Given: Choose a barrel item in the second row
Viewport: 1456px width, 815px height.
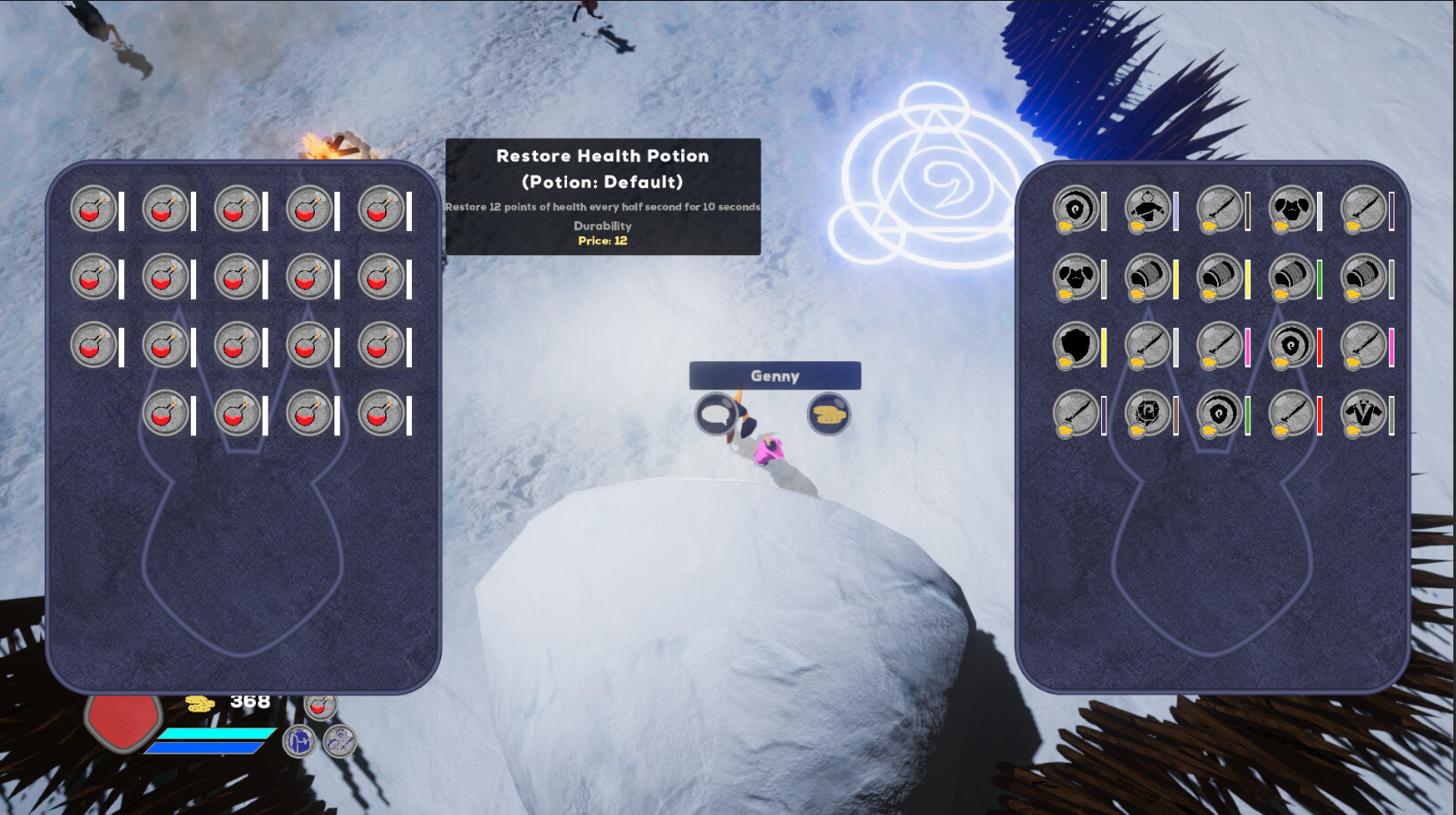Looking at the screenshot, I should 1148,278.
